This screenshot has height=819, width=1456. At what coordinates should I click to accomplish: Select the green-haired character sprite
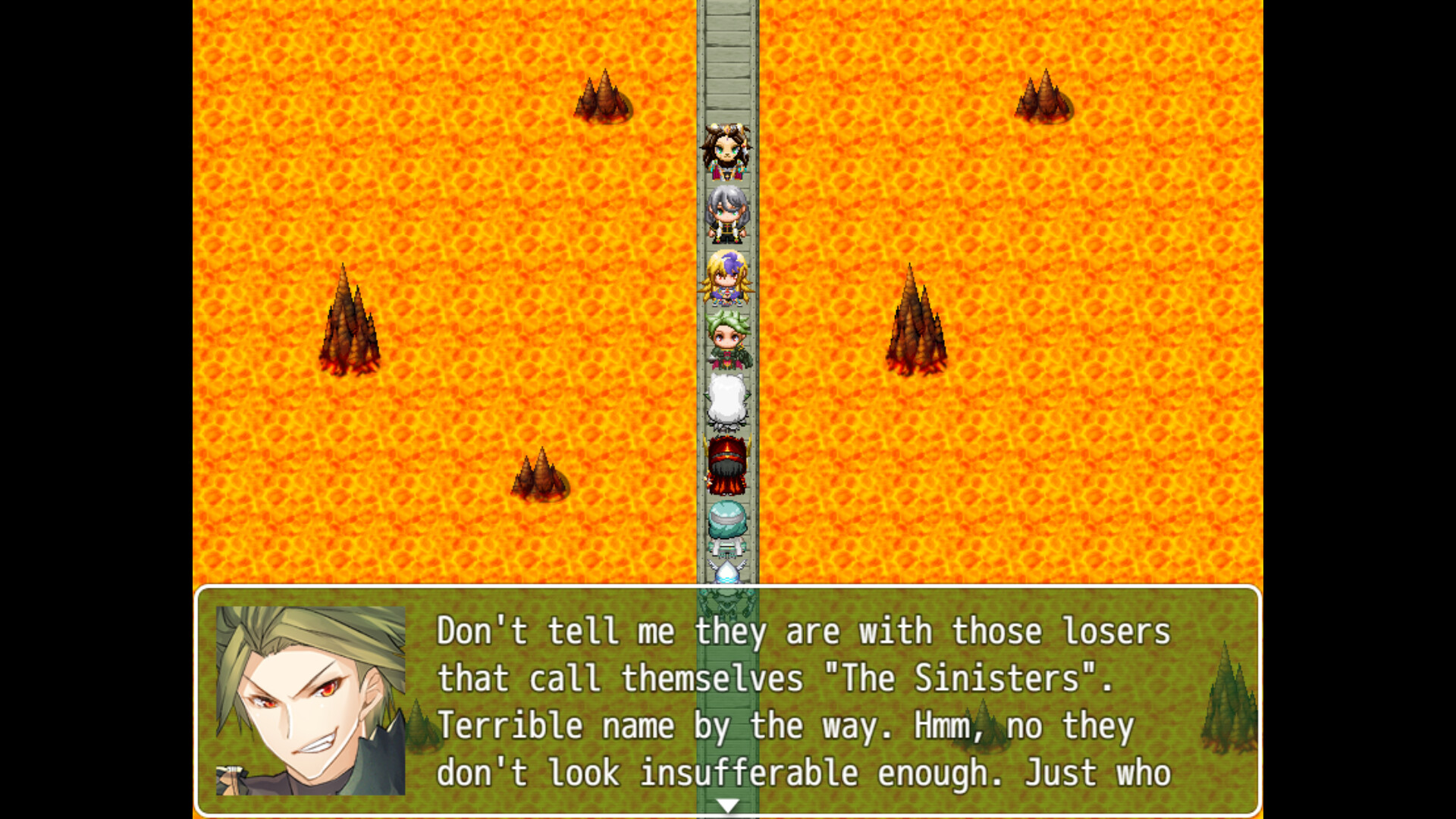726,337
